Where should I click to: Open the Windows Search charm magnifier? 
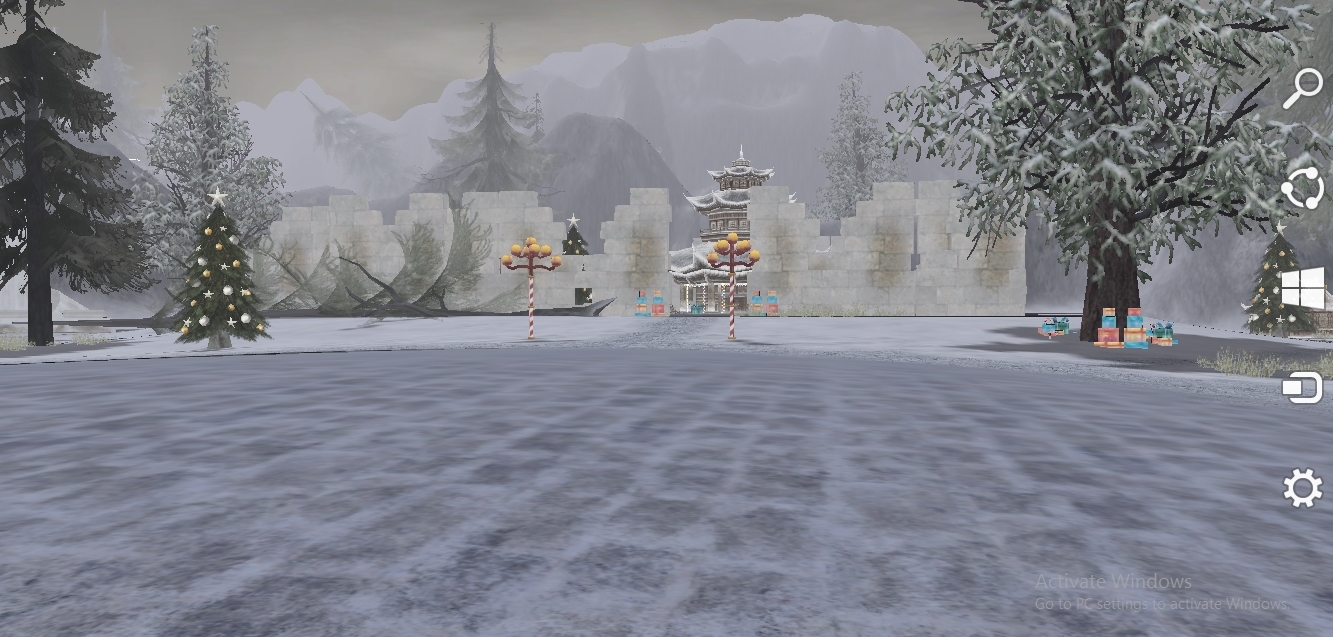(1302, 88)
